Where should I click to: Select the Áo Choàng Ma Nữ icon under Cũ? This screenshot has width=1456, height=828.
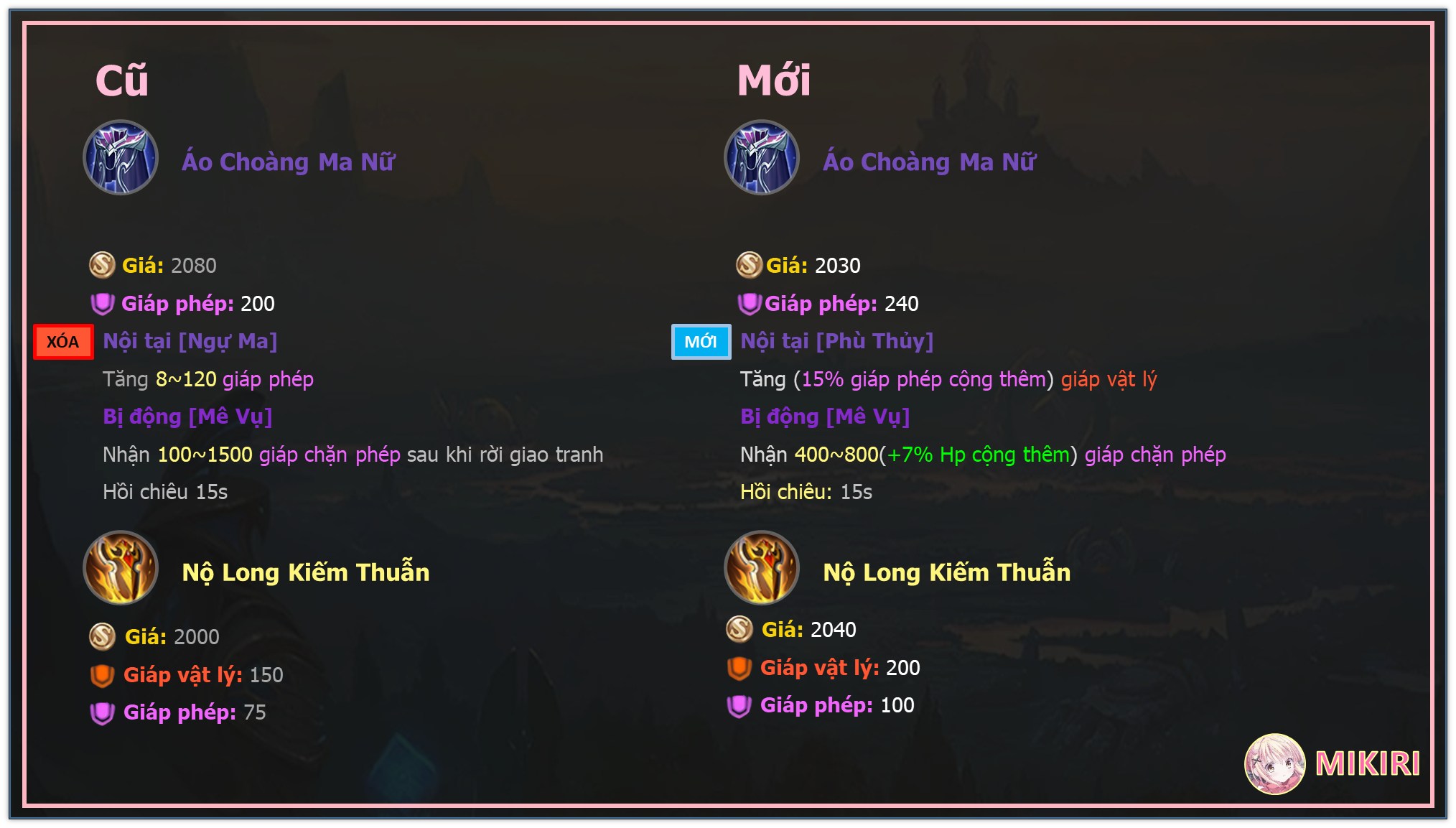click(121, 157)
